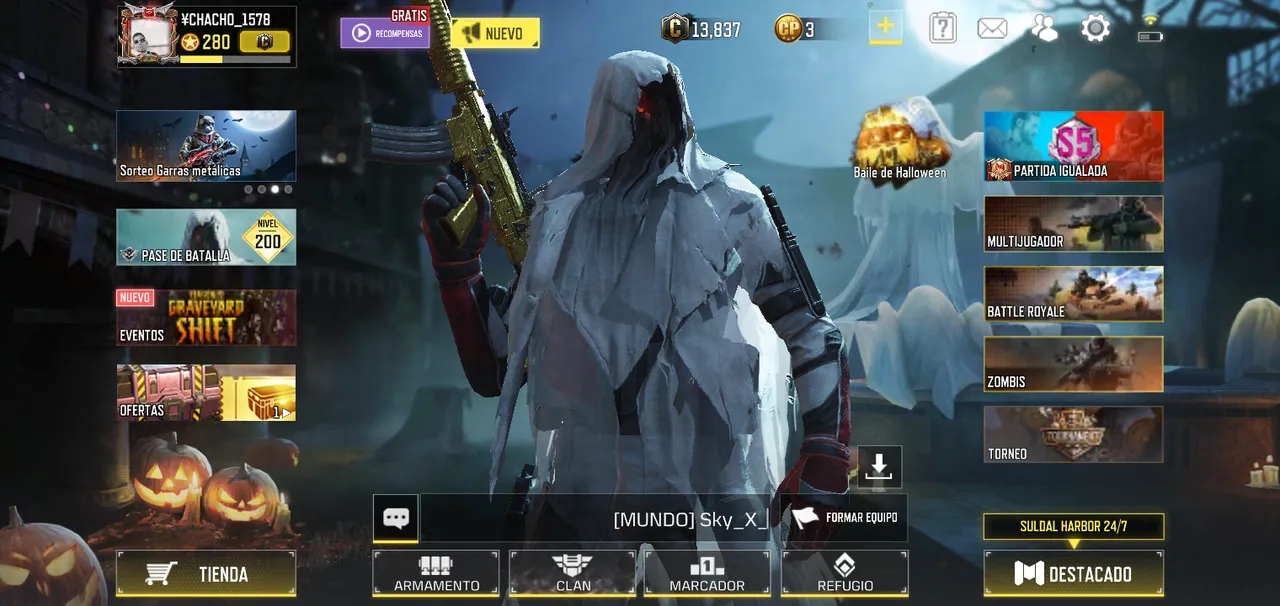This screenshot has width=1280, height=606.
Task: Click Formar Equipo to form a team
Action: 845,517
